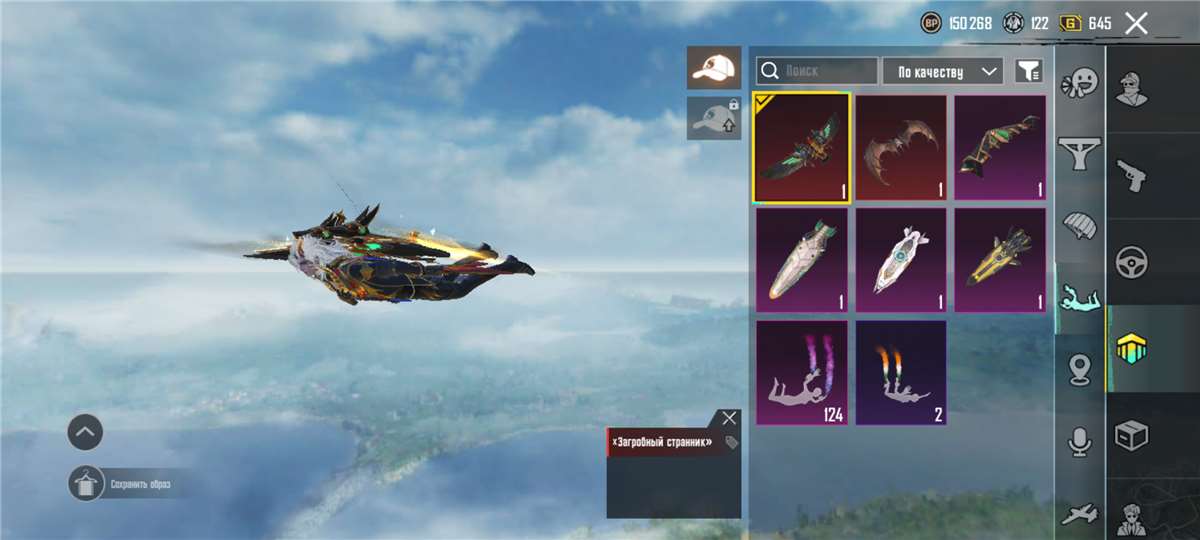
Task: Open the steering wheel vehicles section
Action: (1132, 262)
